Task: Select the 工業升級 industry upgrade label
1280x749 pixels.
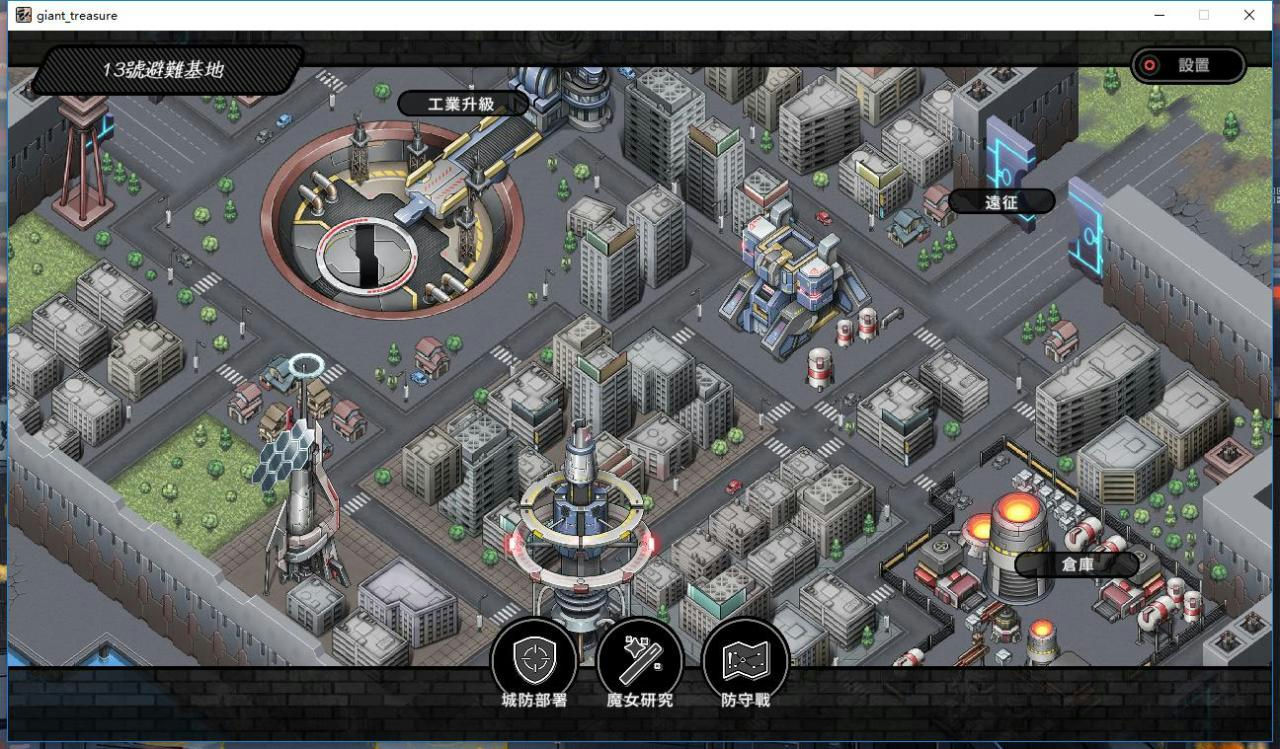Action: tap(462, 104)
